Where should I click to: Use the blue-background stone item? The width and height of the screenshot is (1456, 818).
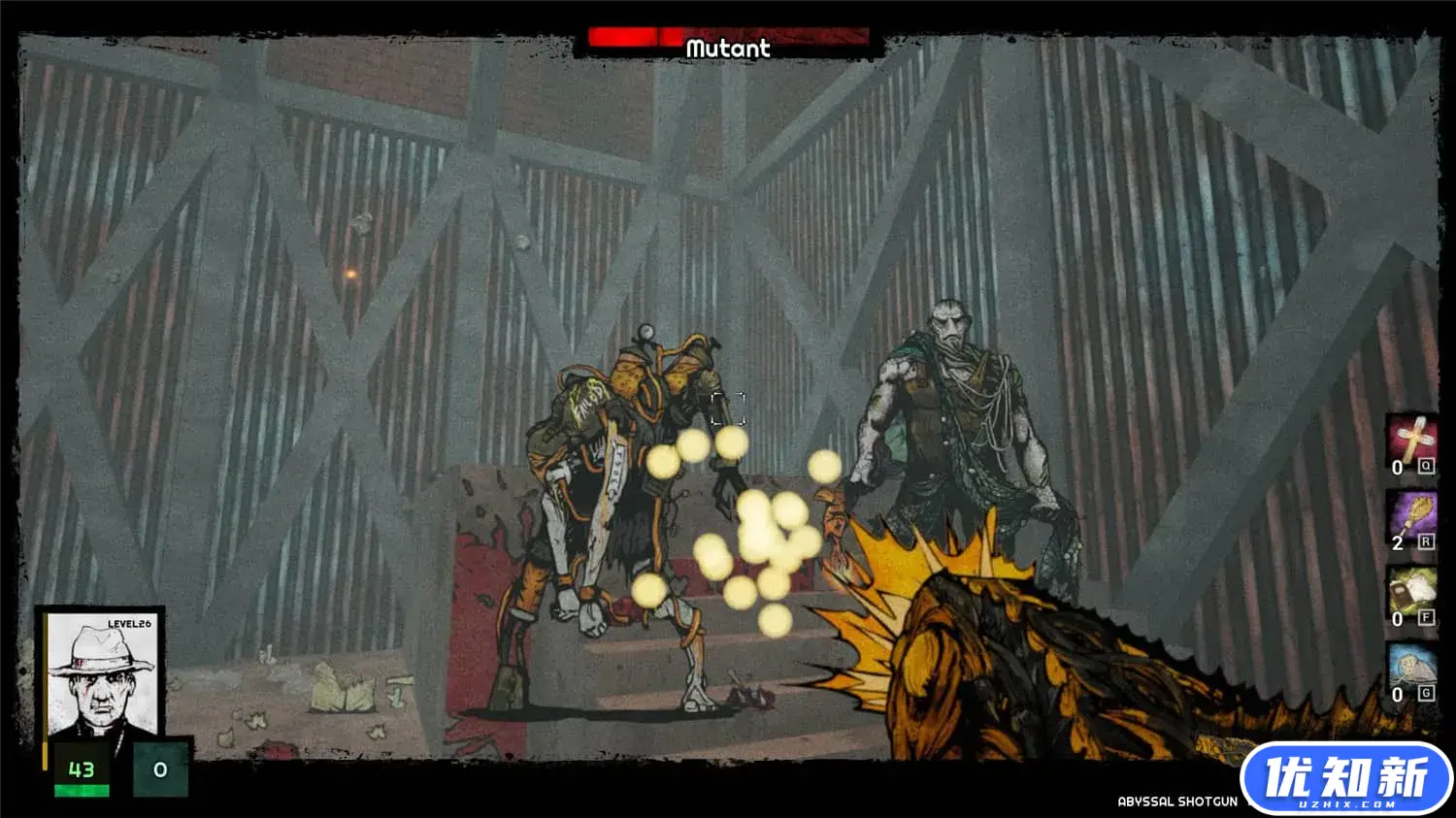tap(1412, 667)
